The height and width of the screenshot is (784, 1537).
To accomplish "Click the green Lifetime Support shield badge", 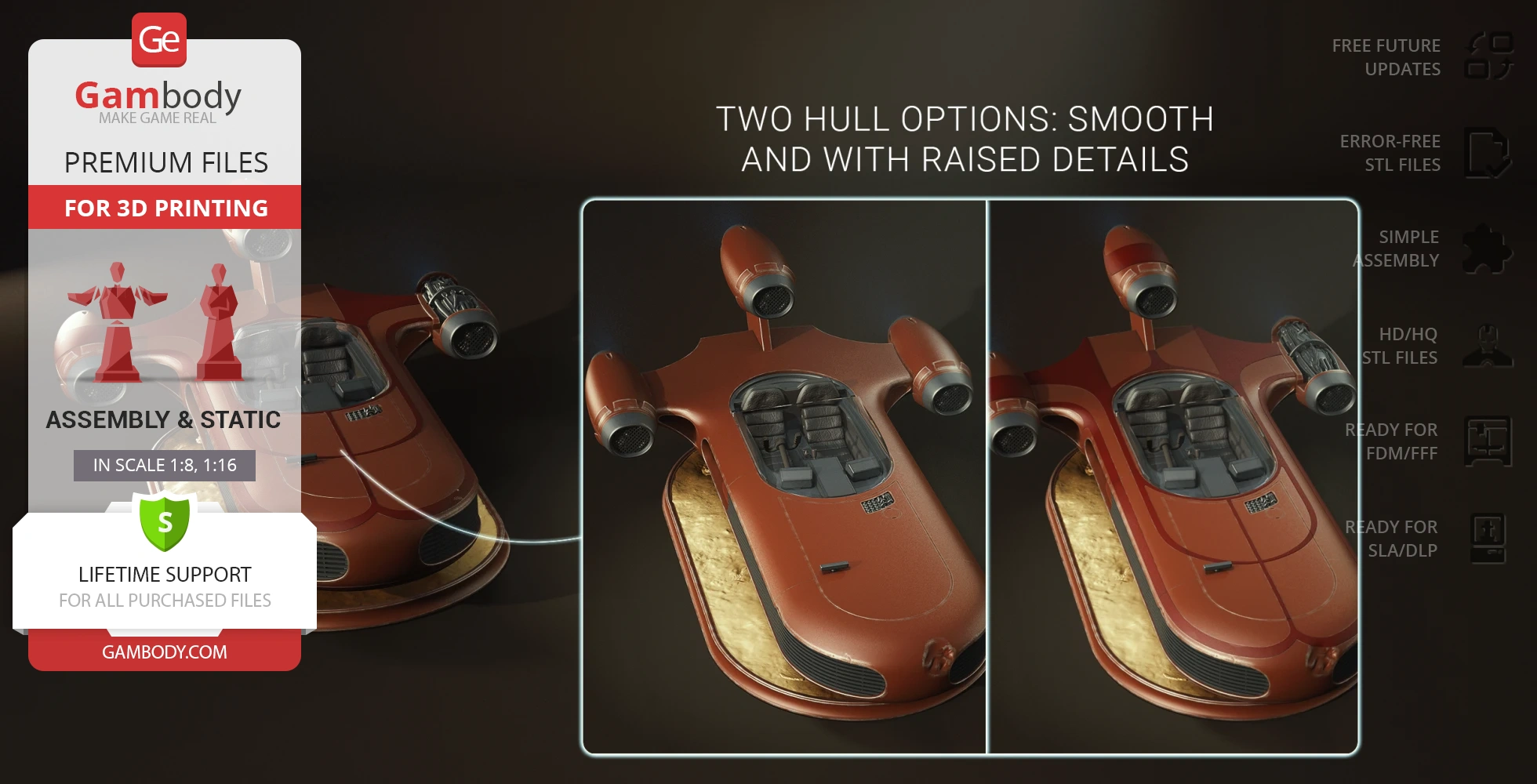I will 165,521.
